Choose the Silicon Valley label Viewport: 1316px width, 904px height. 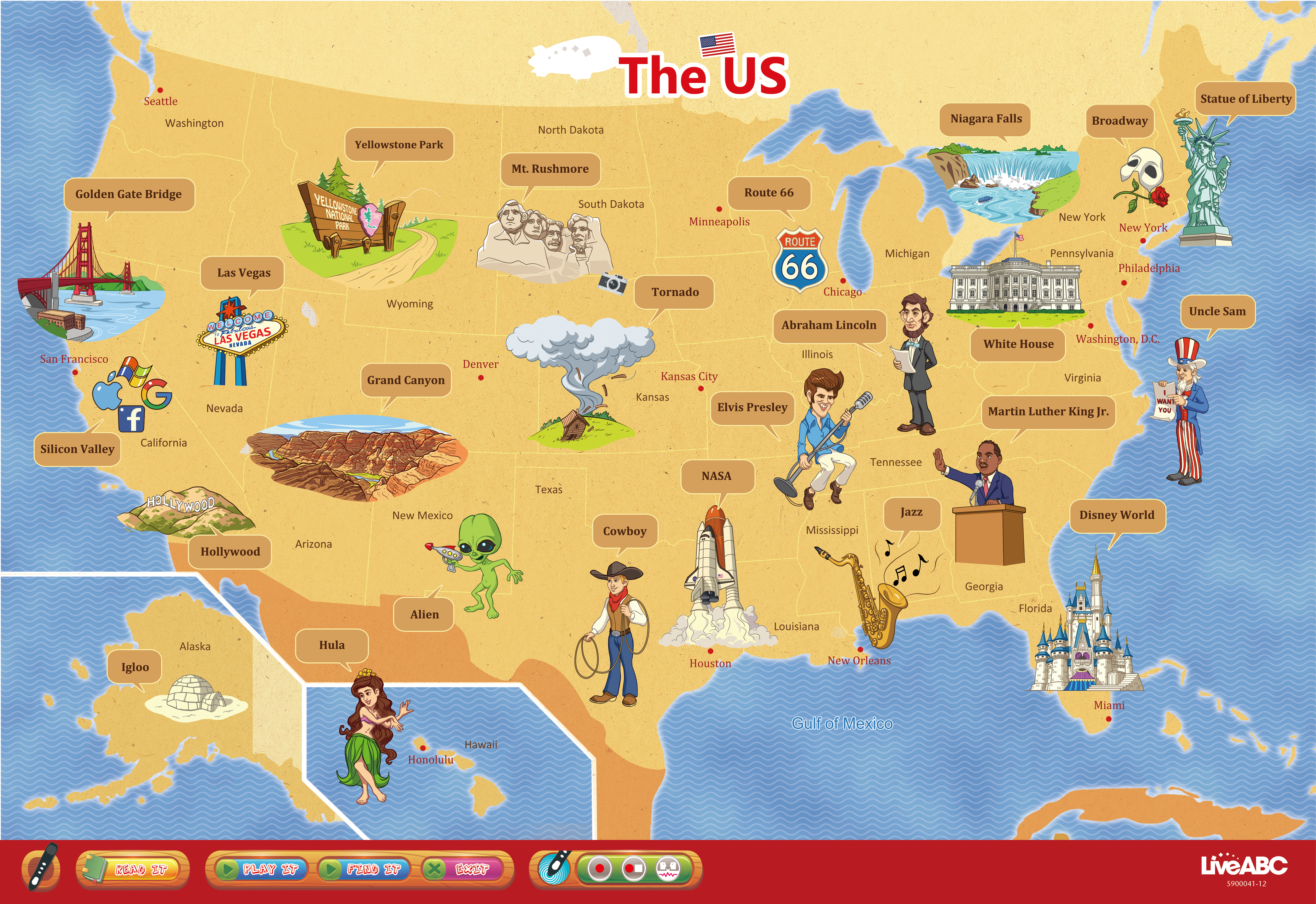coord(77,449)
